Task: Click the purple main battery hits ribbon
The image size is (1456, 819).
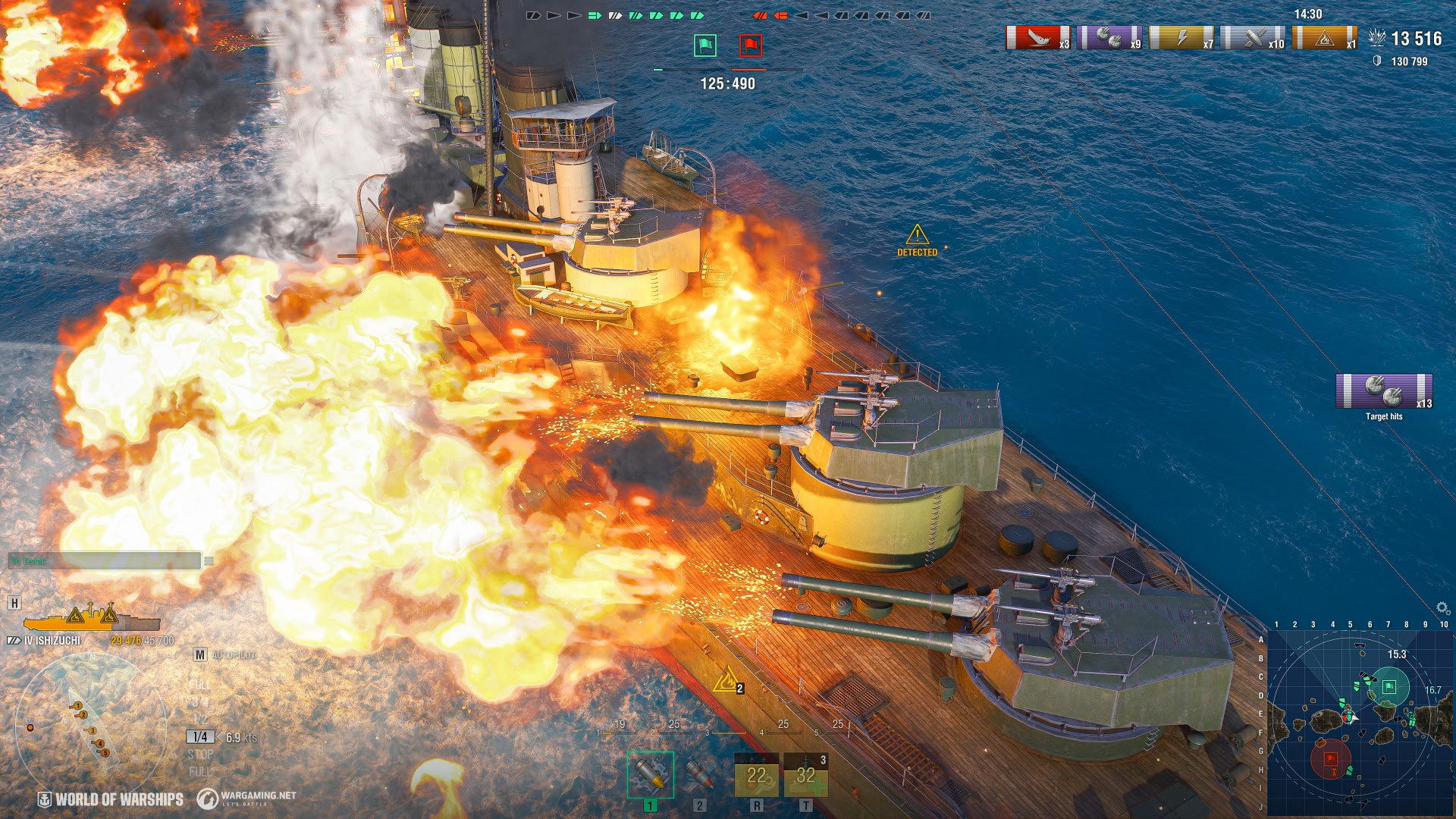Action: pos(1109,38)
